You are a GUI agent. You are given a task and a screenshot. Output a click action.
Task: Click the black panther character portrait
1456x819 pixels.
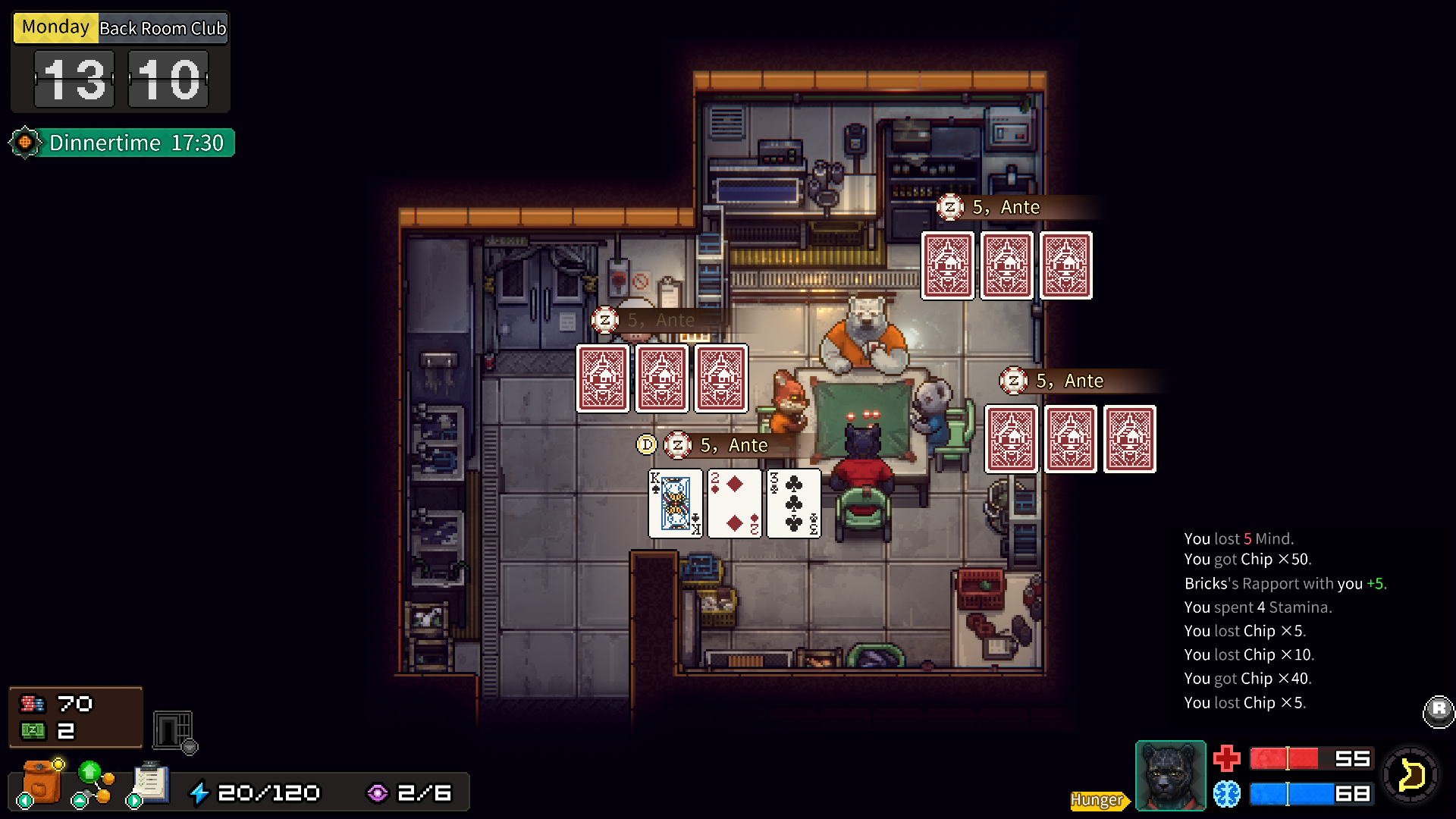pos(1170,776)
